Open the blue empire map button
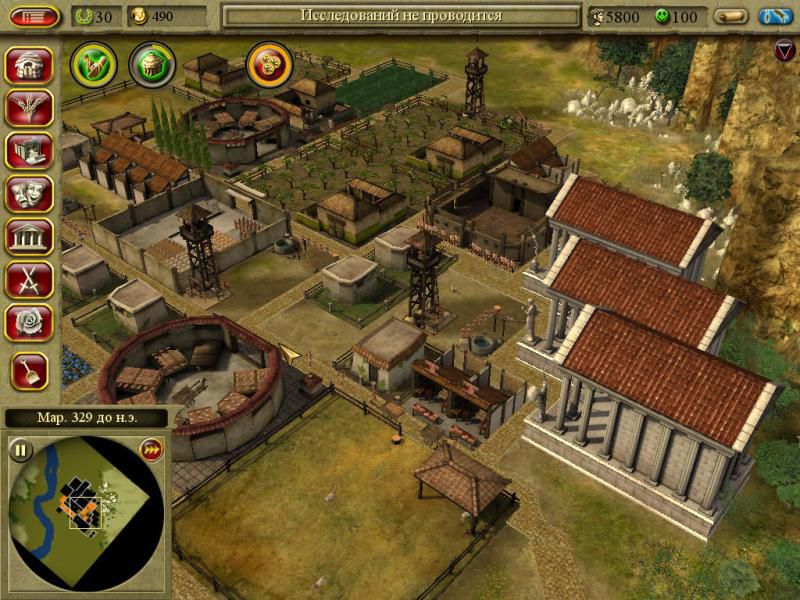Viewport: 800px width, 600px height. pyautogui.click(x=775, y=17)
